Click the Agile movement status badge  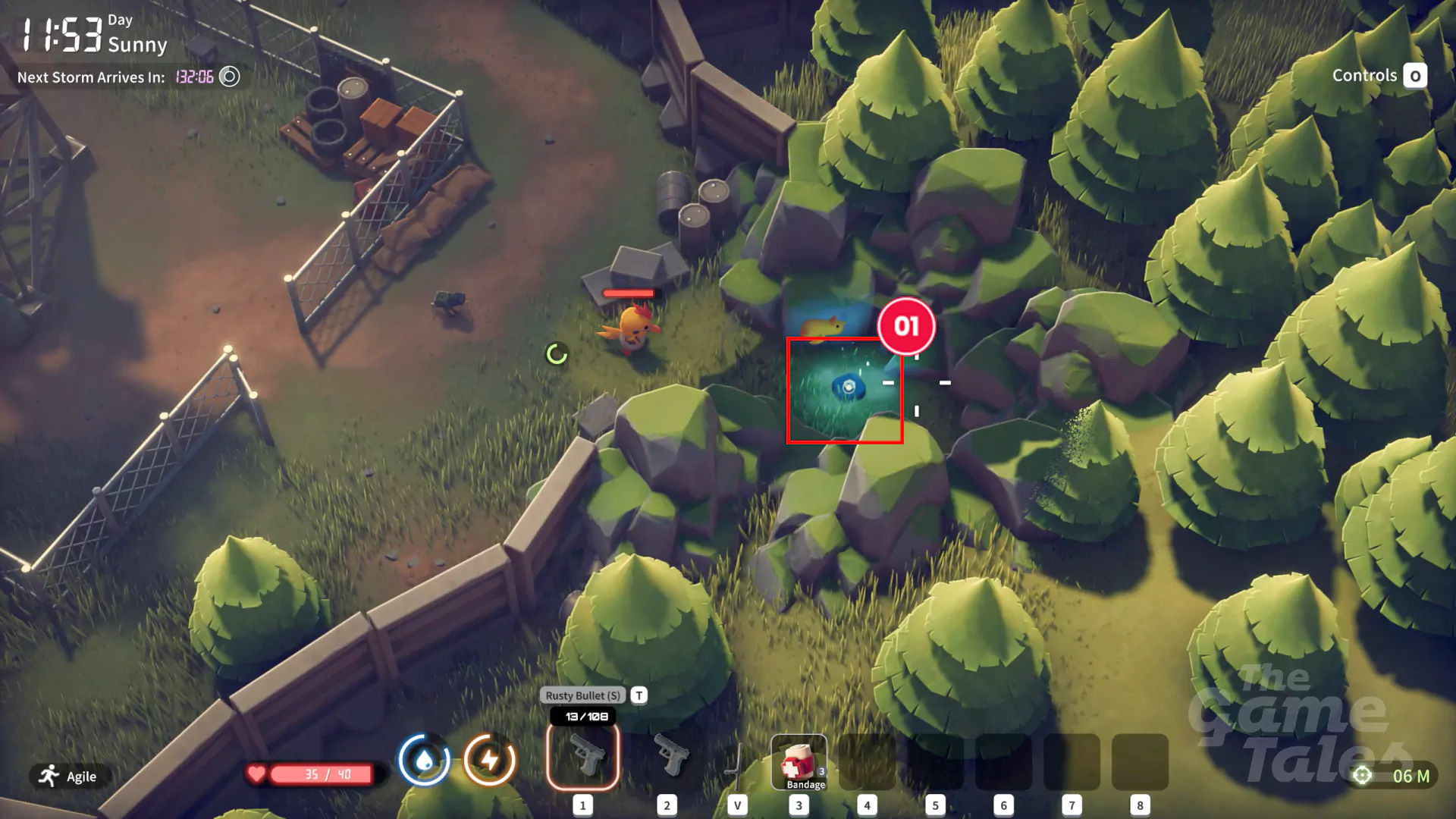69,776
